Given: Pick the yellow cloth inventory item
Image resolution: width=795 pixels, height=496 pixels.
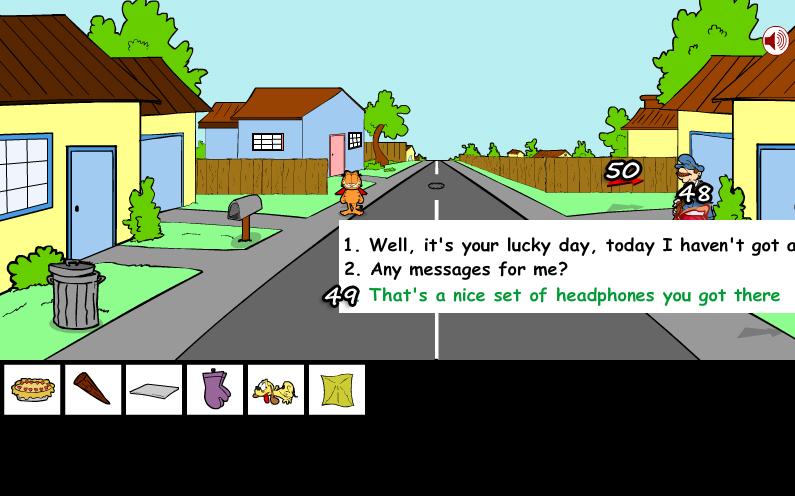Looking at the screenshot, I should click(337, 389).
